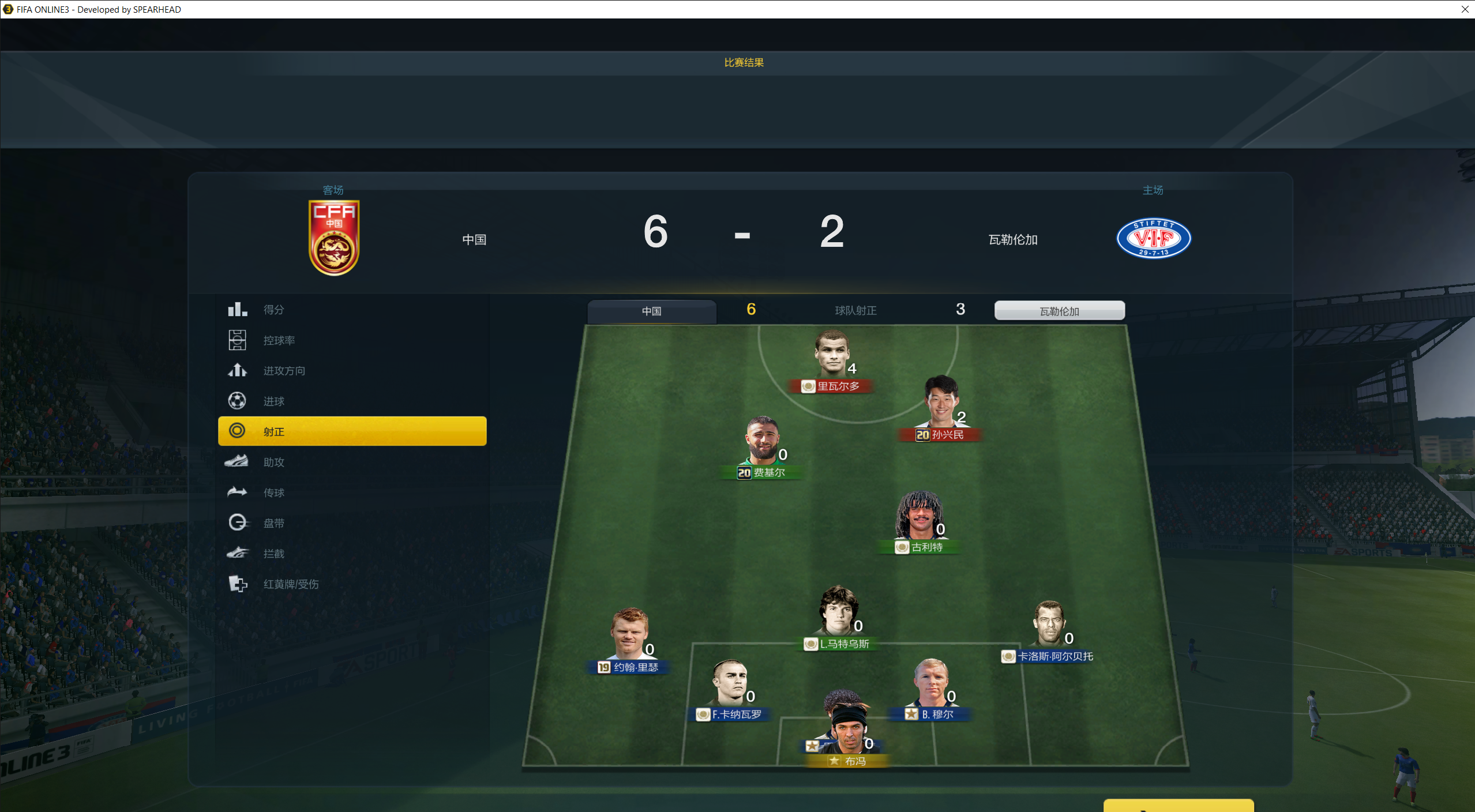Open the 盘带 dribbling entry
Image resolution: width=1475 pixels, height=812 pixels.
[x=273, y=523]
